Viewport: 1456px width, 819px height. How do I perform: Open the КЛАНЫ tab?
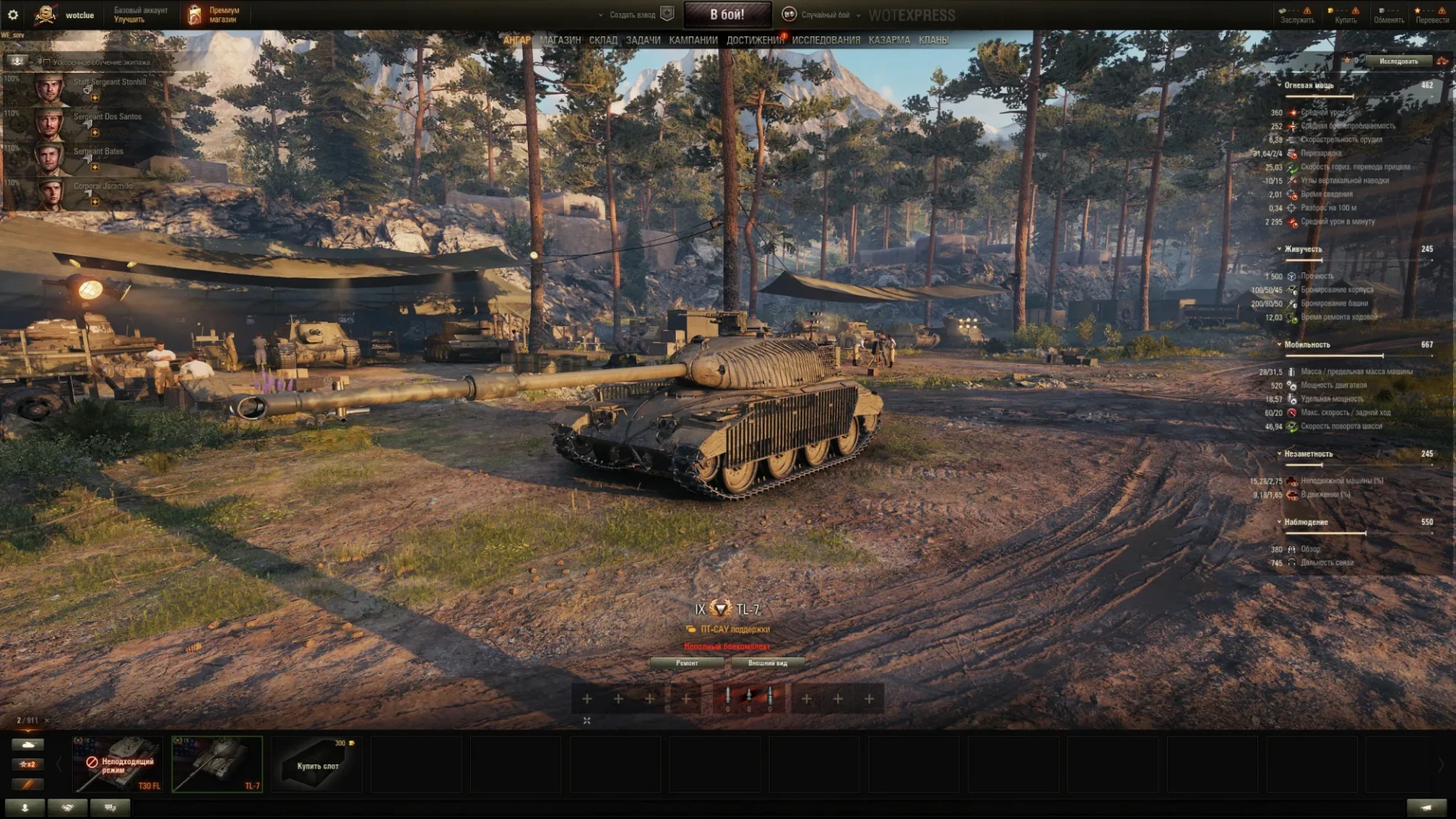pyautogui.click(x=934, y=40)
